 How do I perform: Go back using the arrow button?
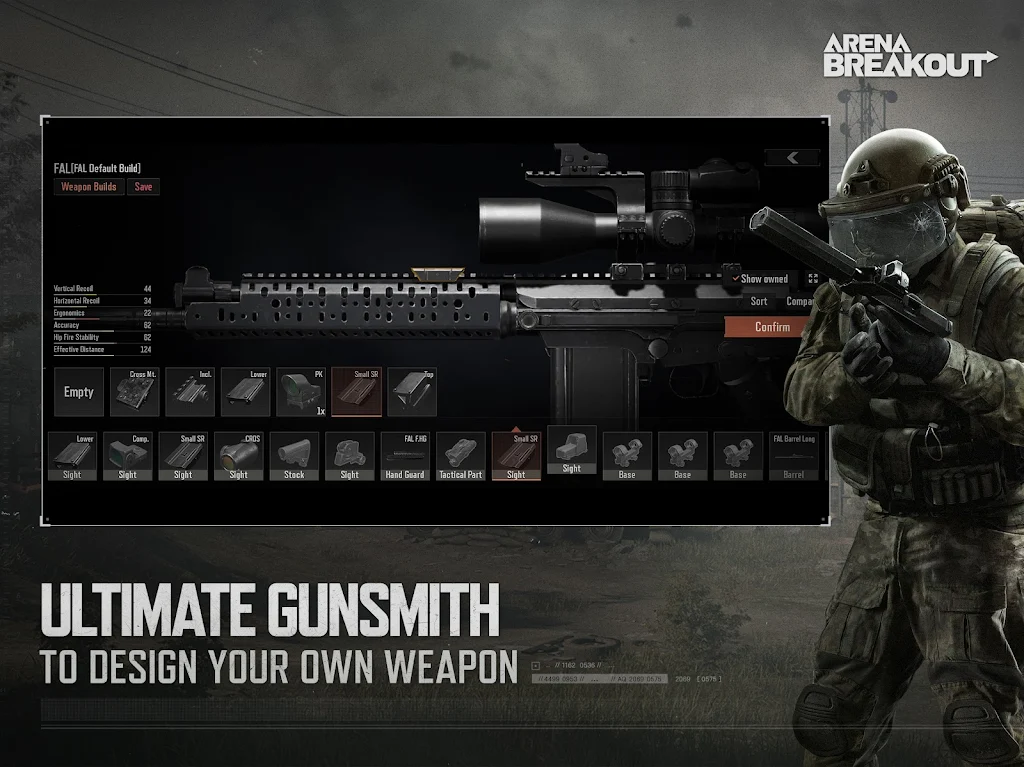pyautogui.click(x=792, y=158)
